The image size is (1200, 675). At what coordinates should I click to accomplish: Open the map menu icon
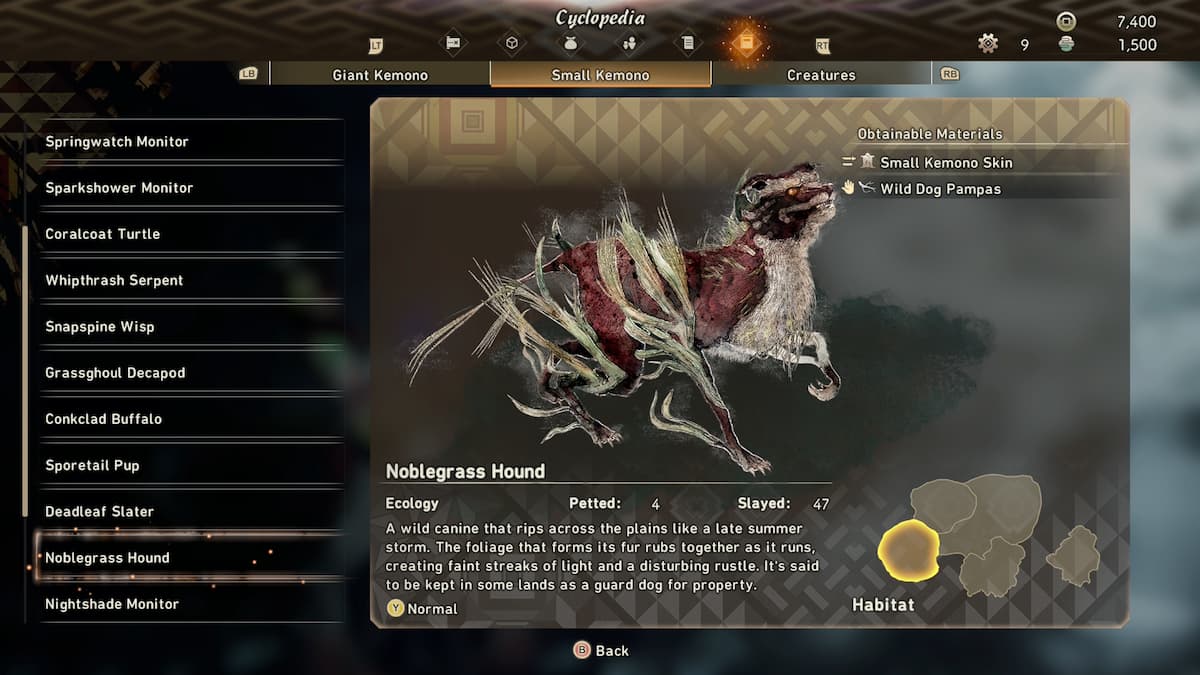click(x=453, y=43)
